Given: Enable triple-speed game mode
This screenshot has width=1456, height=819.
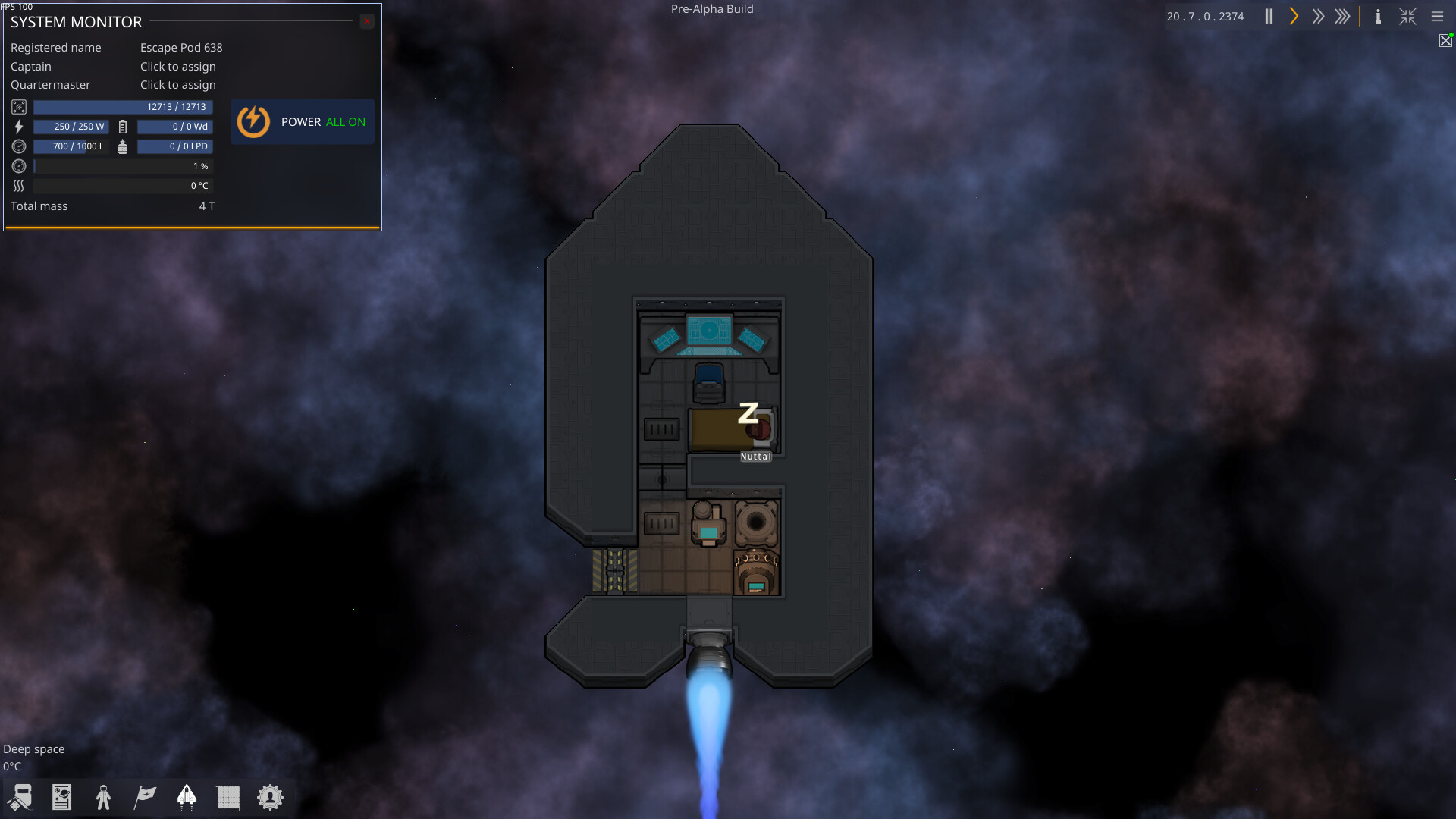Looking at the screenshot, I should (x=1343, y=16).
